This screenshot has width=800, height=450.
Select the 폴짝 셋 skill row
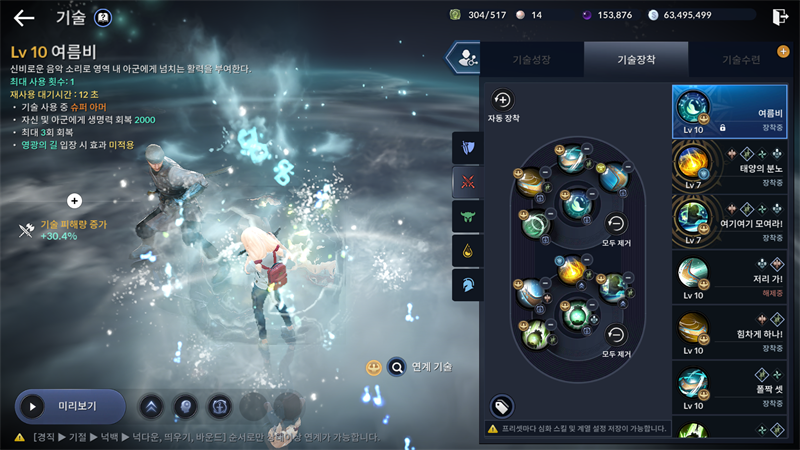[x=730, y=389]
